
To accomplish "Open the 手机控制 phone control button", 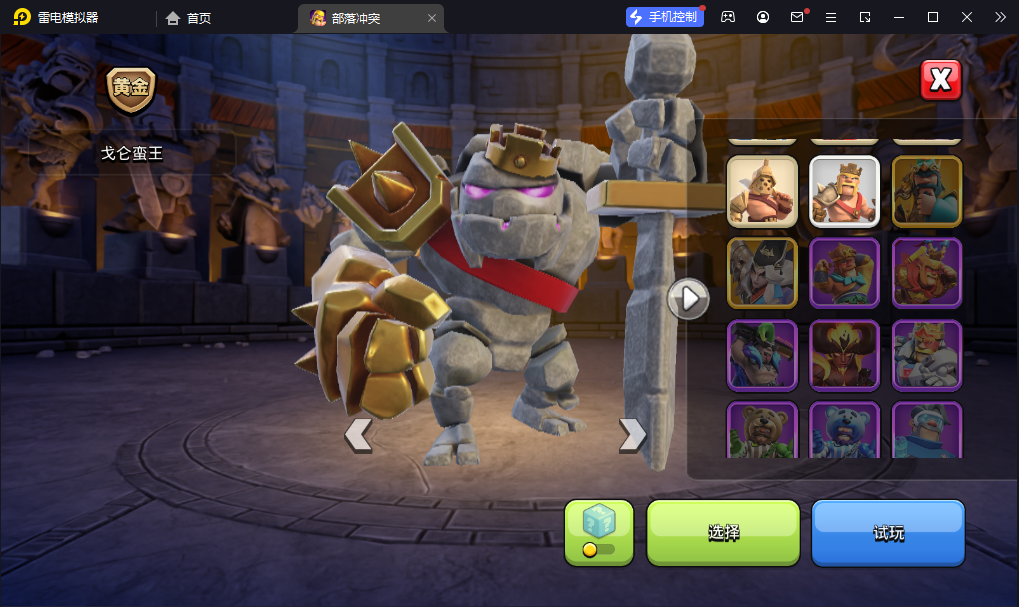I will (x=664, y=17).
